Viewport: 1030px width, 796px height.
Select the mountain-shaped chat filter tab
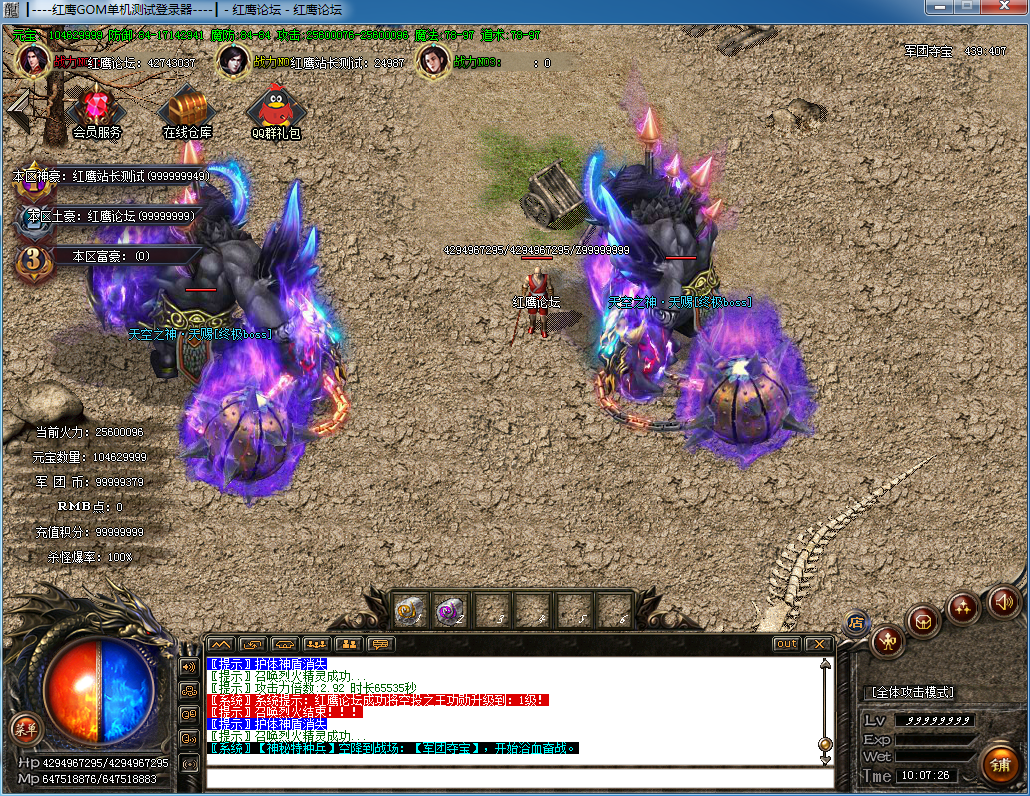point(220,644)
